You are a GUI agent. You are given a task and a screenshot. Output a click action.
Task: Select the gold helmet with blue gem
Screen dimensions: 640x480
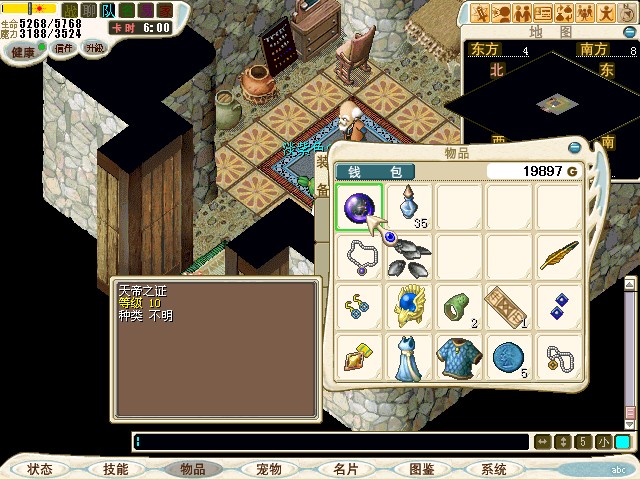(410, 307)
